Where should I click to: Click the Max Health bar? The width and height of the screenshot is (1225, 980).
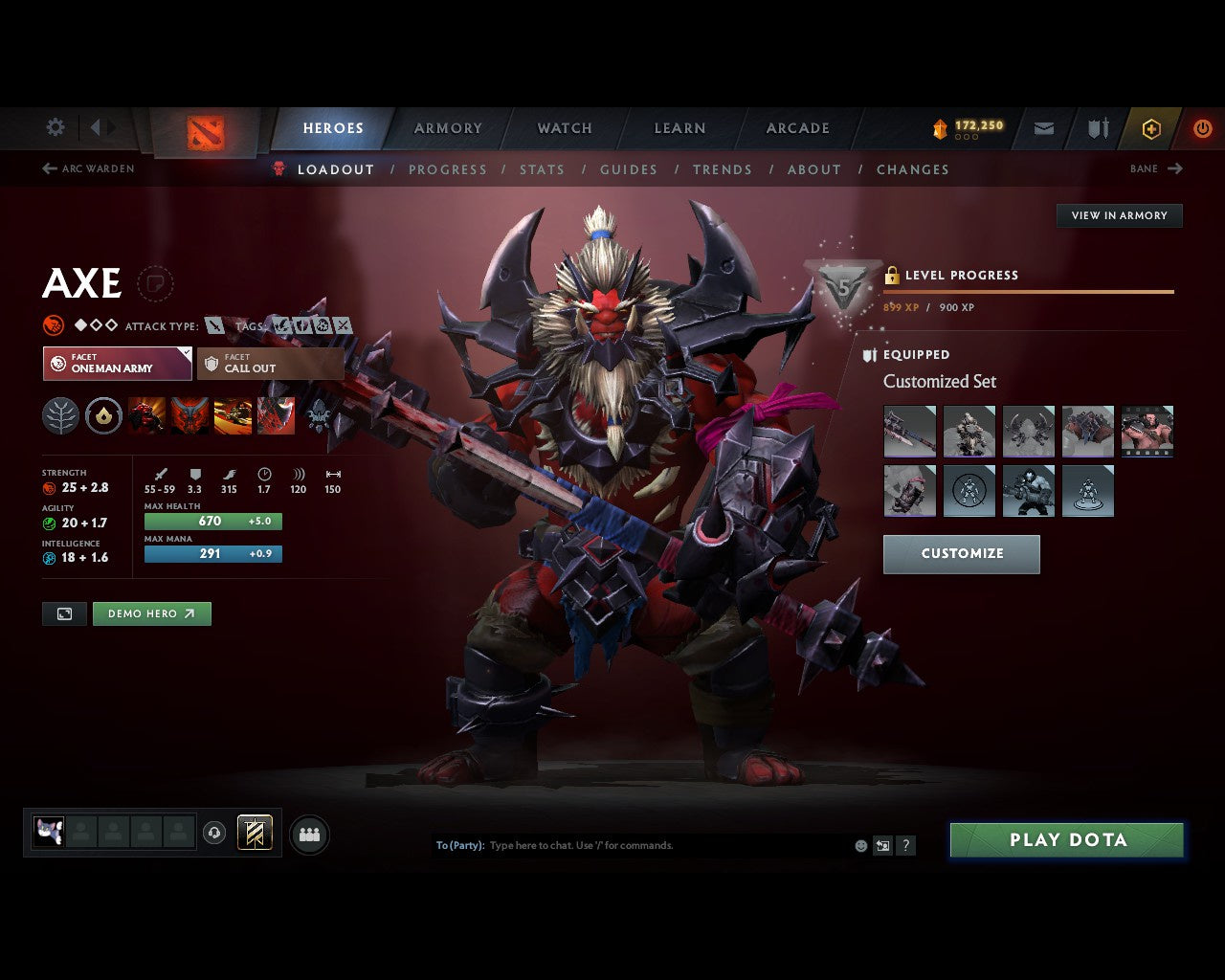[212, 521]
